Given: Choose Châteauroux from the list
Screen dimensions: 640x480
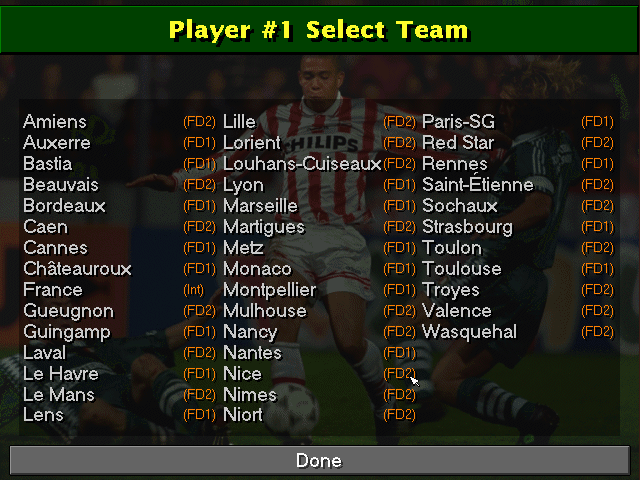Looking at the screenshot, I should pyautogui.click(x=77, y=269).
